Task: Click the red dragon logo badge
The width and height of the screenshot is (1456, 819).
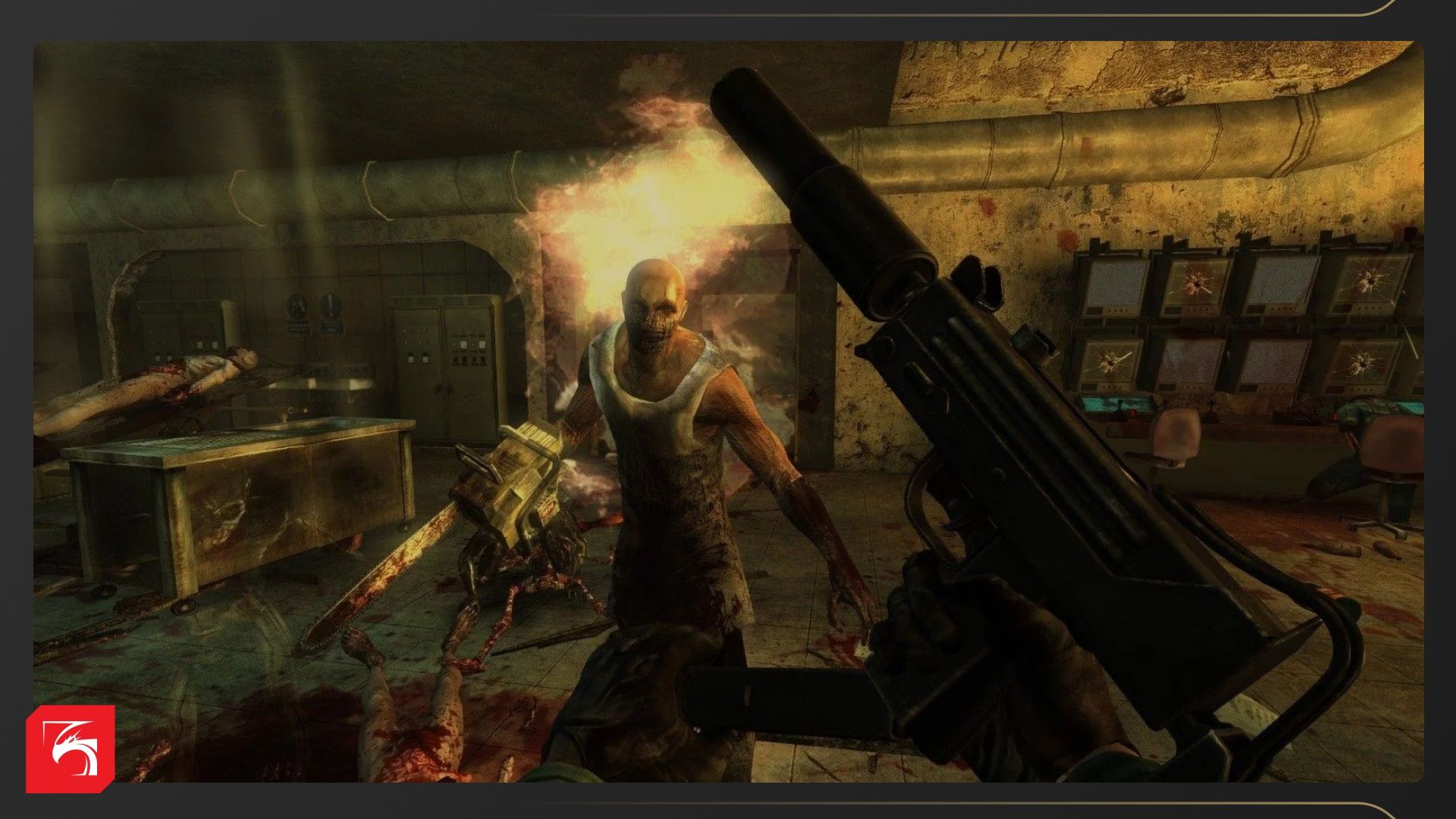Action: click(x=71, y=748)
